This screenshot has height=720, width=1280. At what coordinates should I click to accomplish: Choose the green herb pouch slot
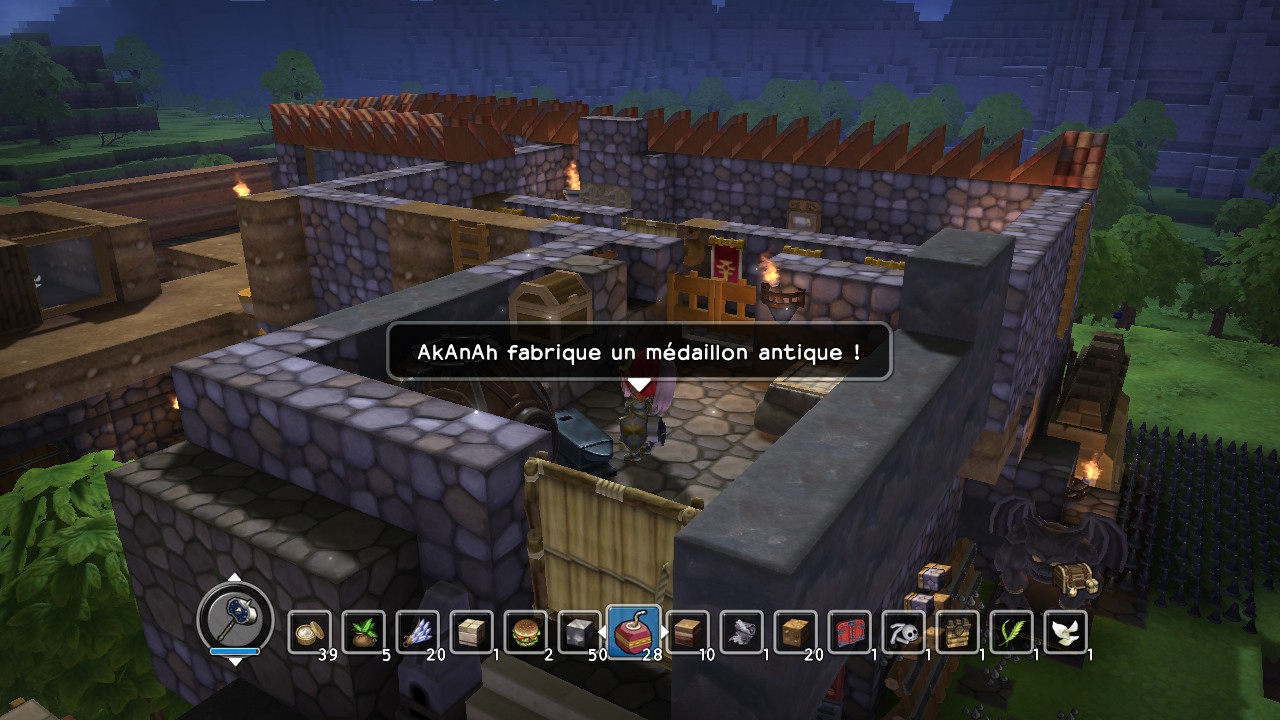pyautogui.click(x=363, y=632)
